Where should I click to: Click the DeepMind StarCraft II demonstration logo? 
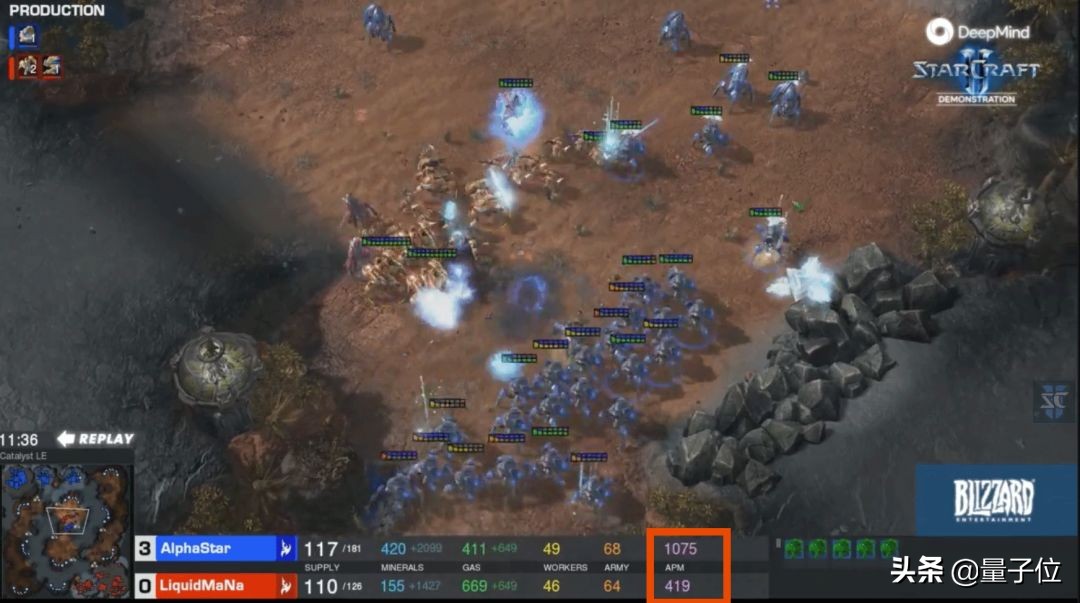pyautogui.click(x=974, y=62)
